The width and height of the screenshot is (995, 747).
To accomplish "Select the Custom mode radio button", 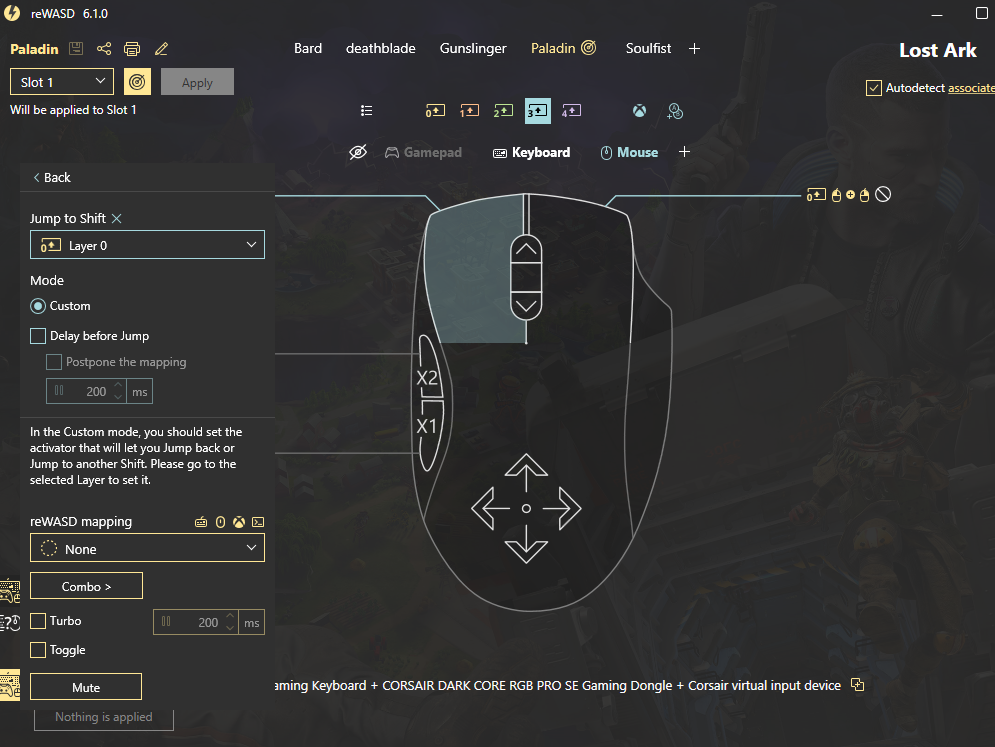I will pyautogui.click(x=38, y=306).
